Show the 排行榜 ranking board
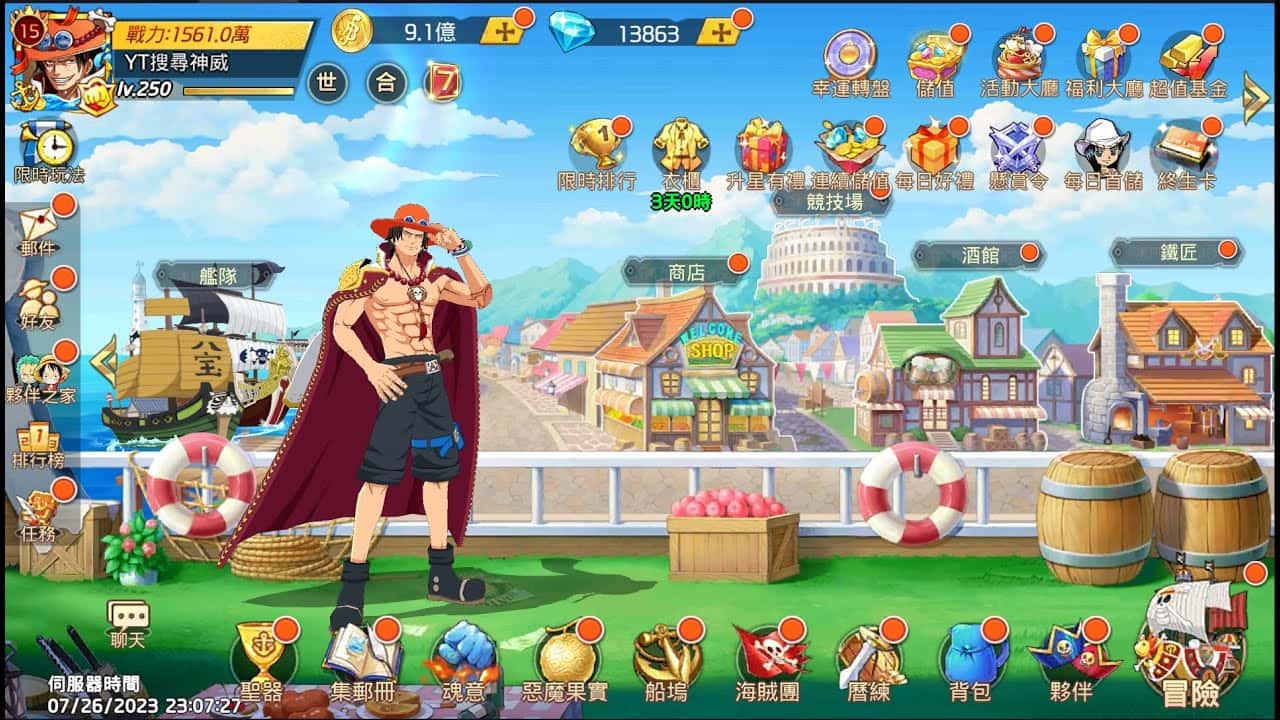Viewport: 1280px width, 720px height. (36, 447)
